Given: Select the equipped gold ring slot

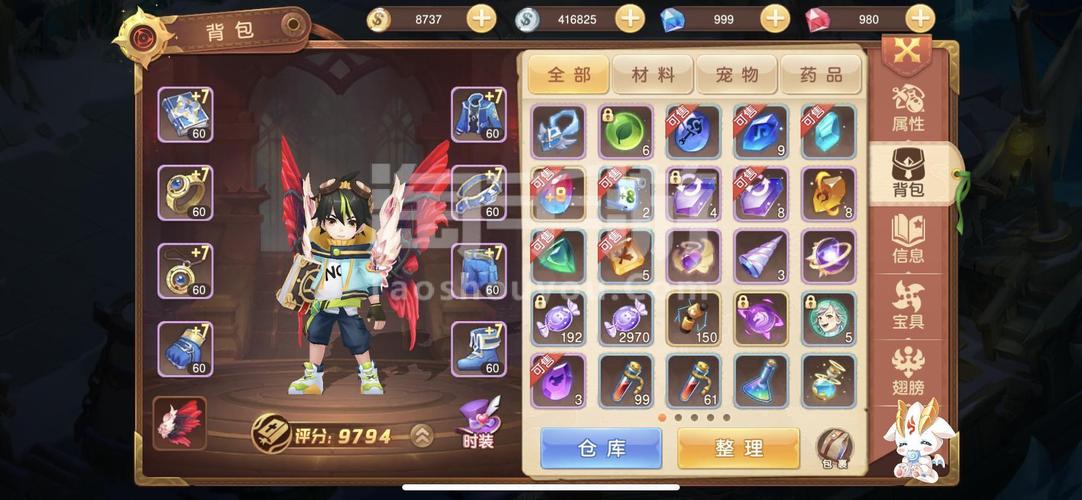Looking at the screenshot, I should click(x=185, y=193).
